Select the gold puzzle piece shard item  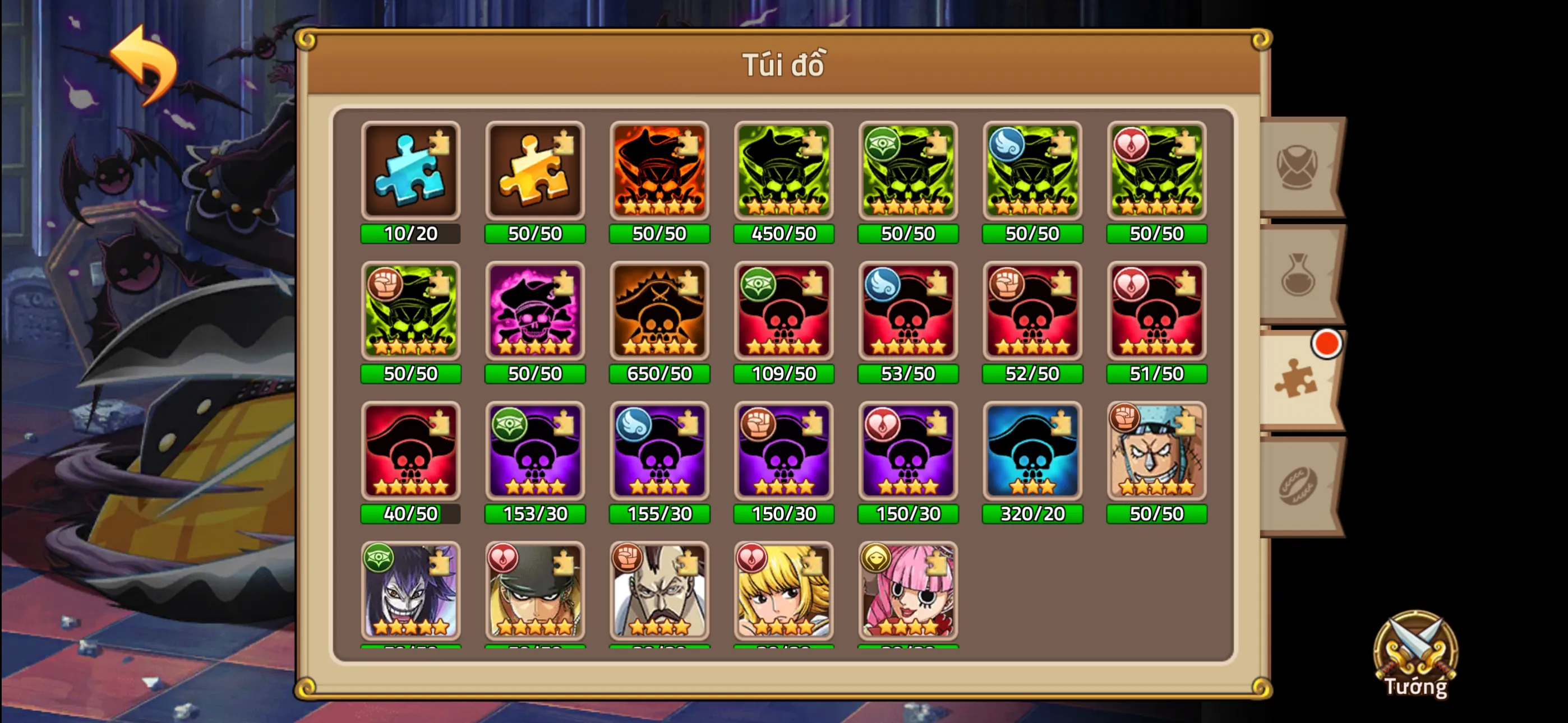pos(534,172)
